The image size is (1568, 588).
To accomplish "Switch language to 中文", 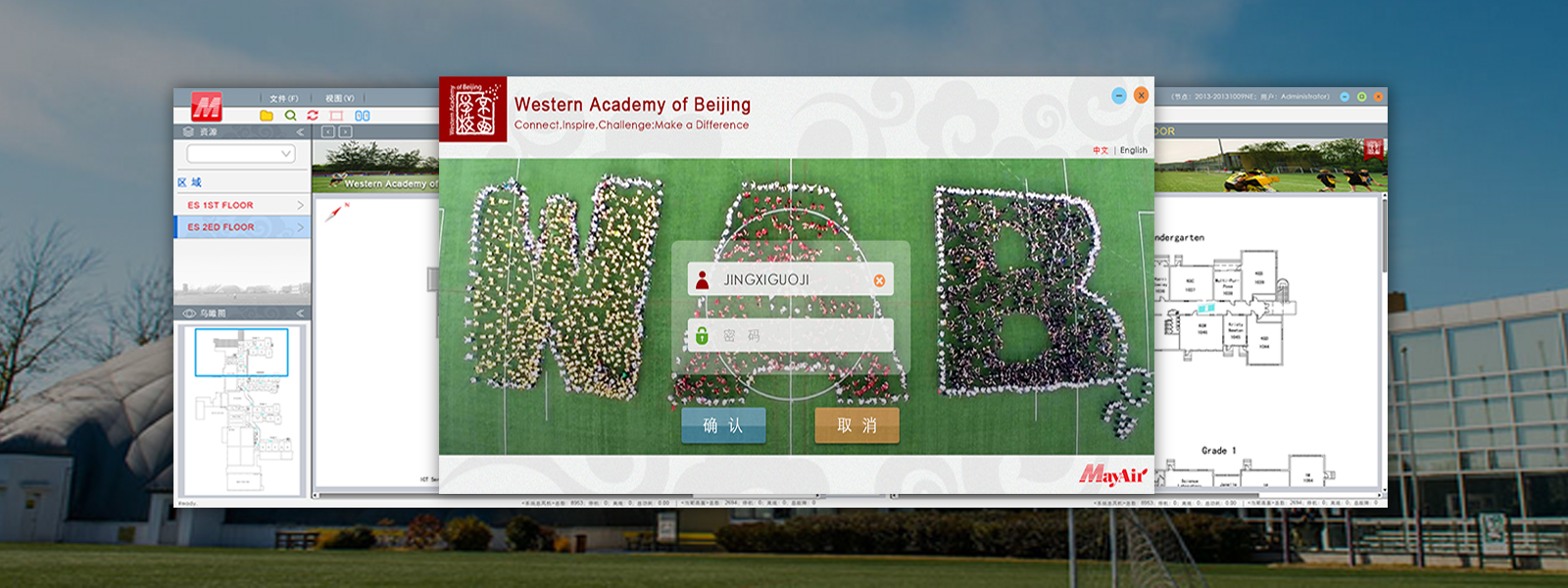I will (x=1101, y=151).
